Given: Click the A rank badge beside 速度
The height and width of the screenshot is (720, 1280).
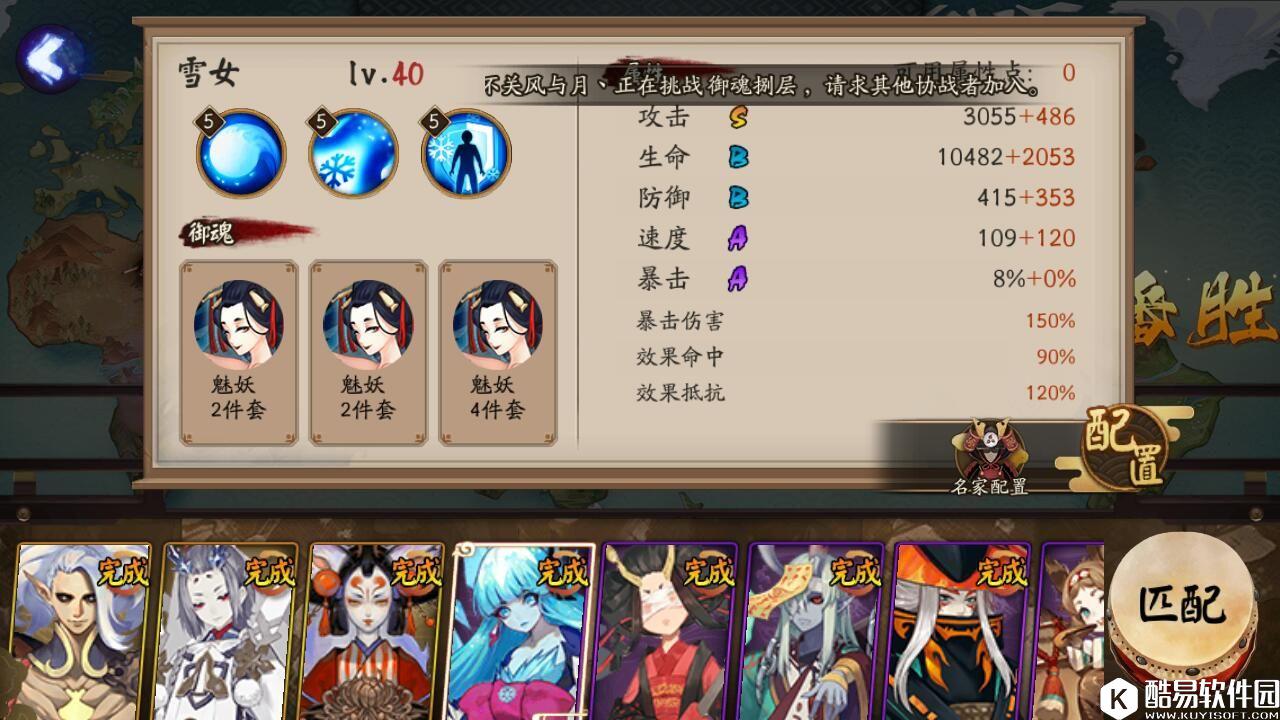Looking at the screenshot, I should tap(737, 237).
